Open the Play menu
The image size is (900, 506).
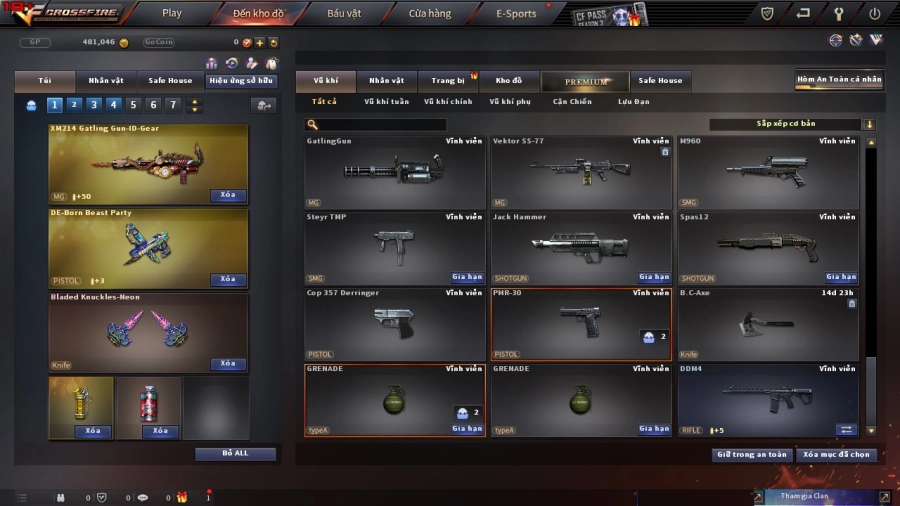pyautogui.click(x=172, y=14)
